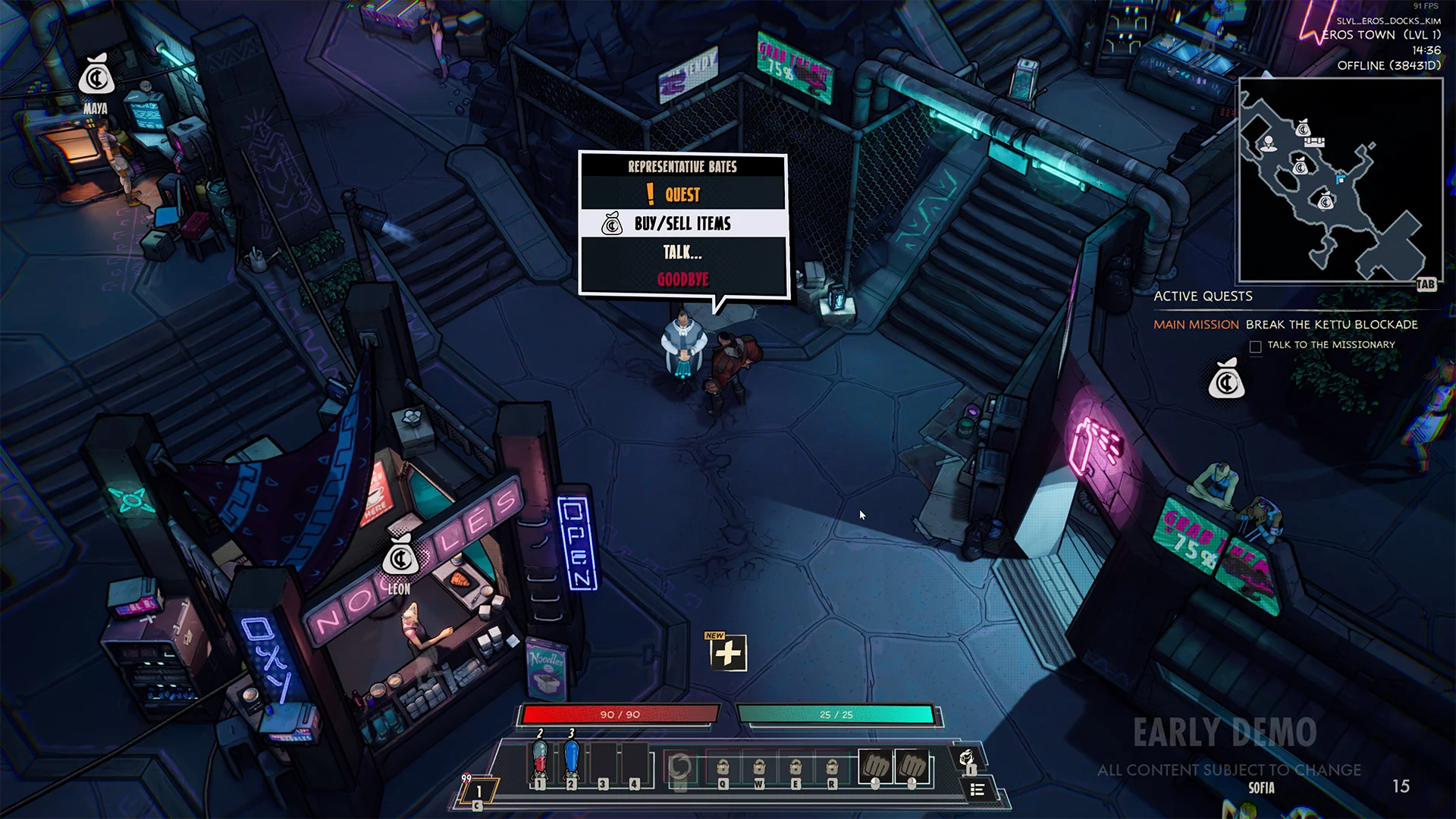The width and height of the screenshot is (1456, 819).
Task: Open the character level badge
Action: coord(479,791)
